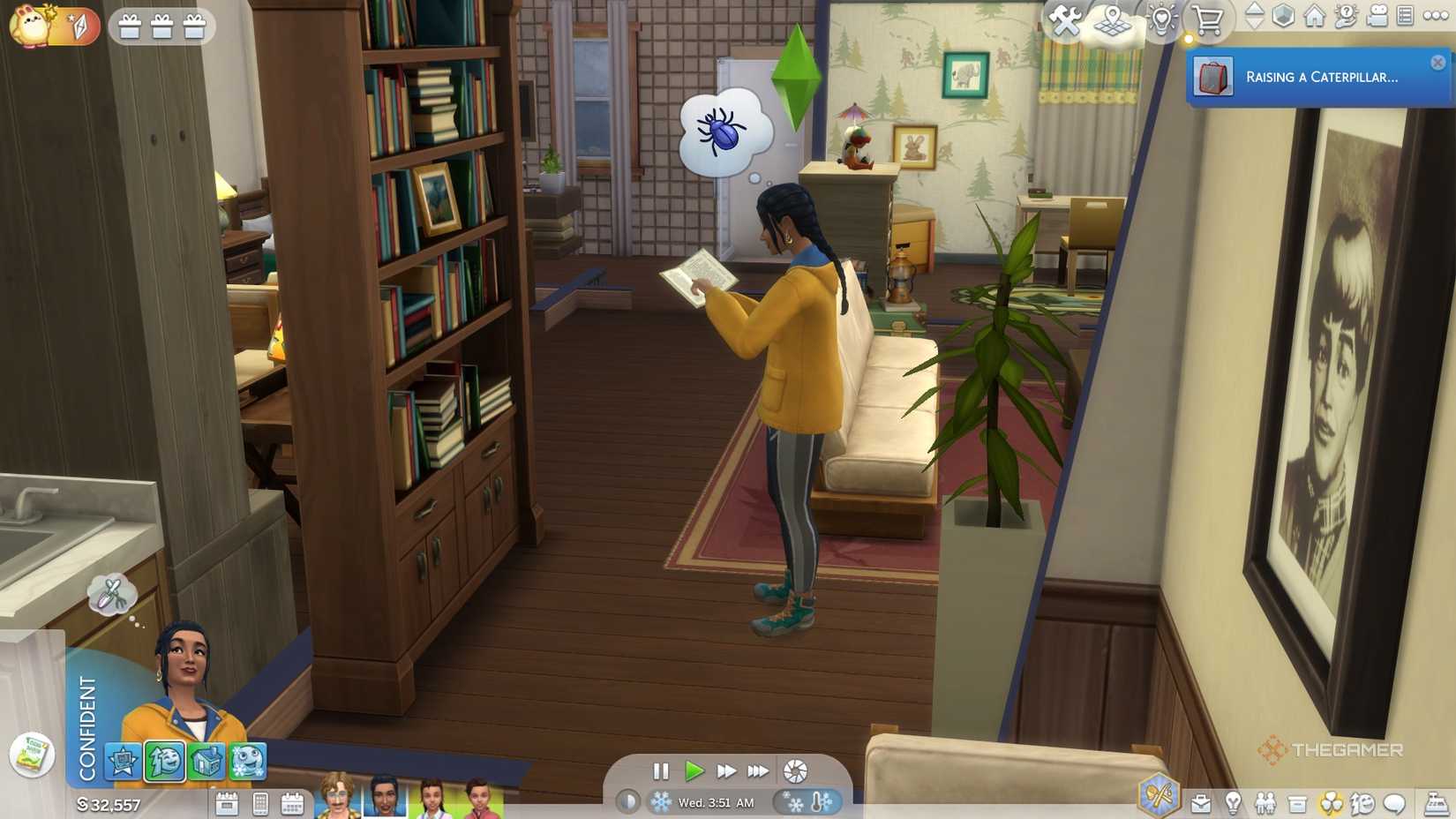Open the relationships panel icon

tap(1265, 800)
